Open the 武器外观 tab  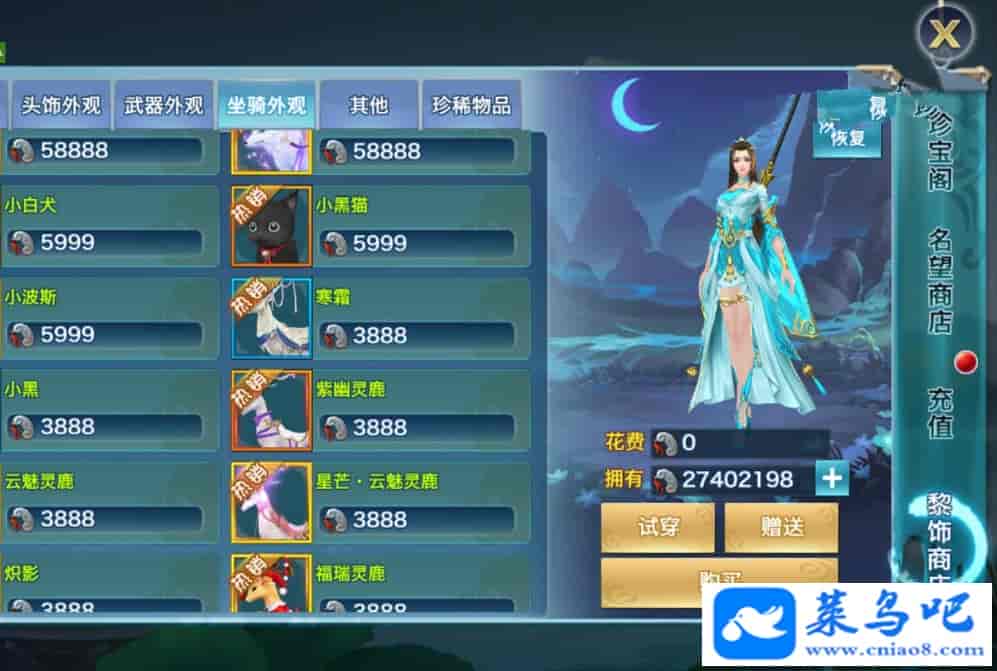point(164,105)
